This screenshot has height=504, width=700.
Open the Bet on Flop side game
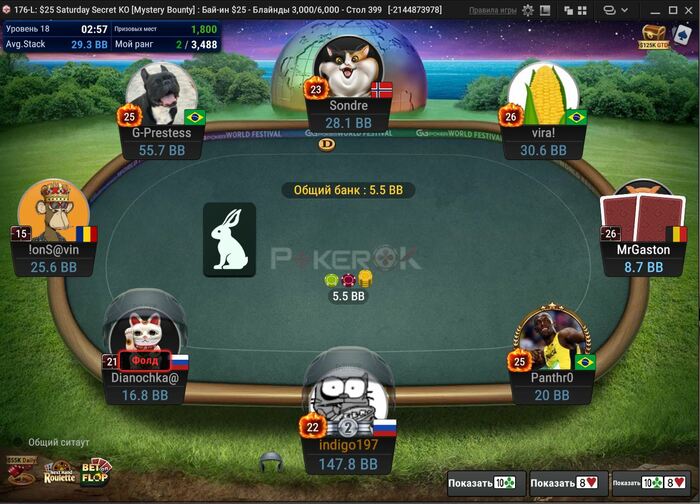(x=96, y=470)
